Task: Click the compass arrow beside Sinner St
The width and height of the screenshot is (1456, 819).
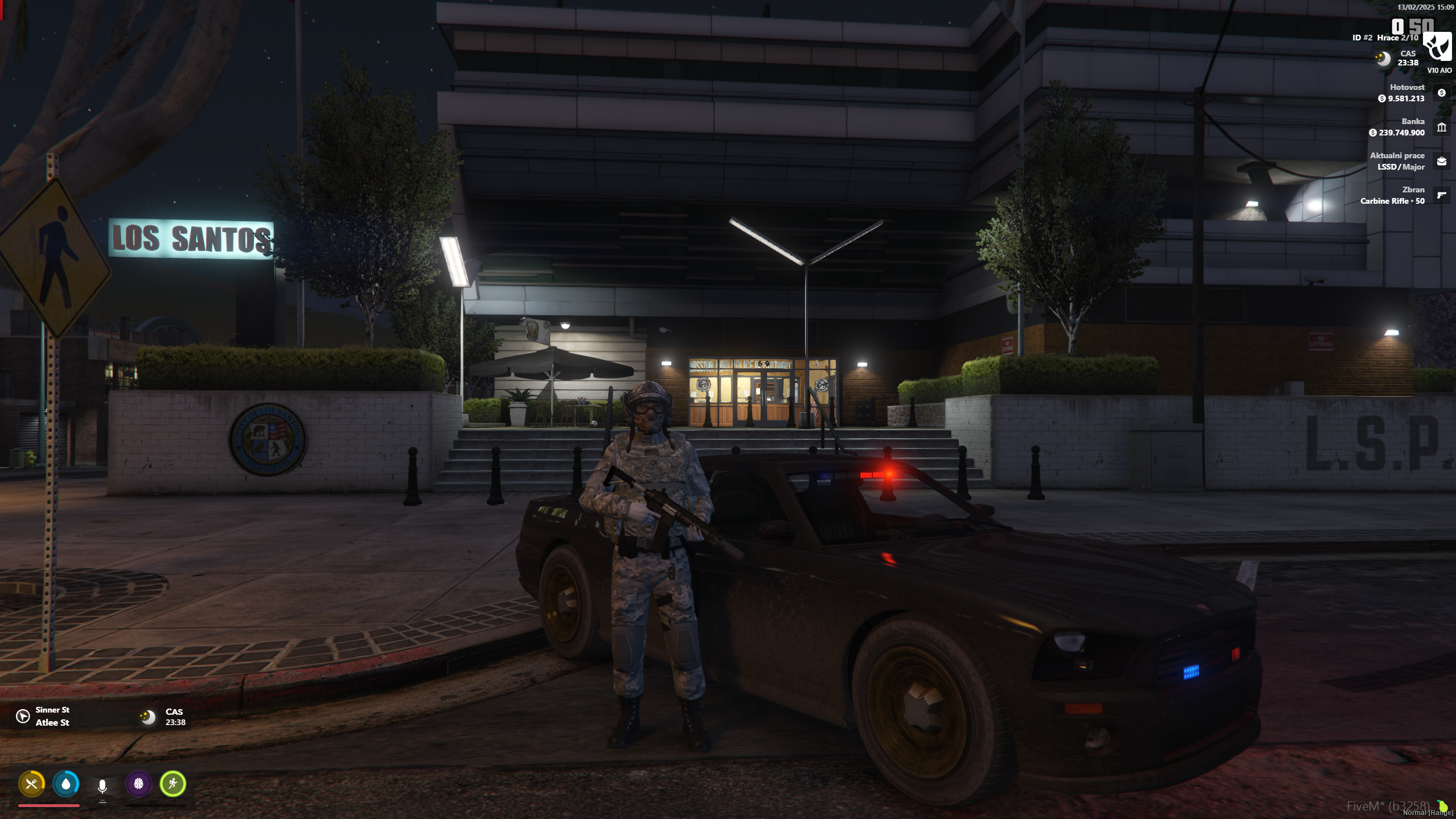Action: [x=22, y=716]
